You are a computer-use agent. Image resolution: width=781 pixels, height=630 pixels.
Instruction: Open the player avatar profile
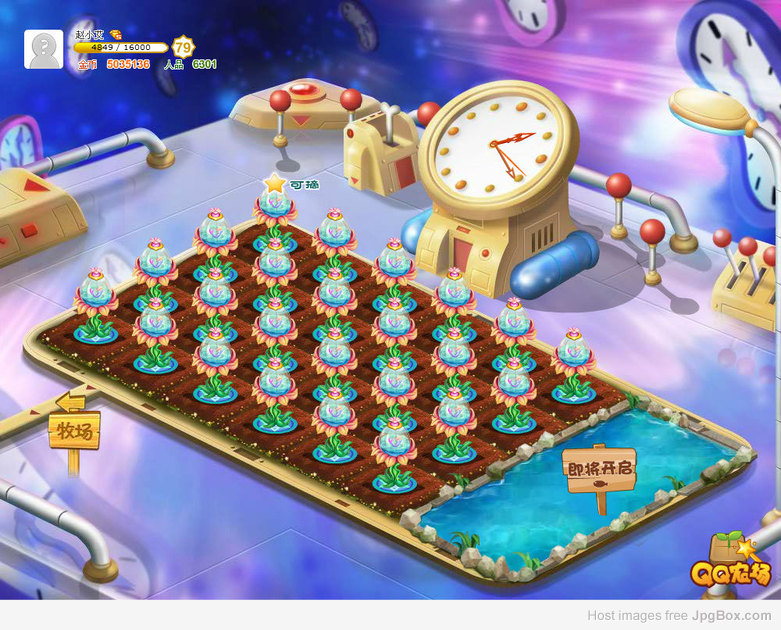coord(43,49)
